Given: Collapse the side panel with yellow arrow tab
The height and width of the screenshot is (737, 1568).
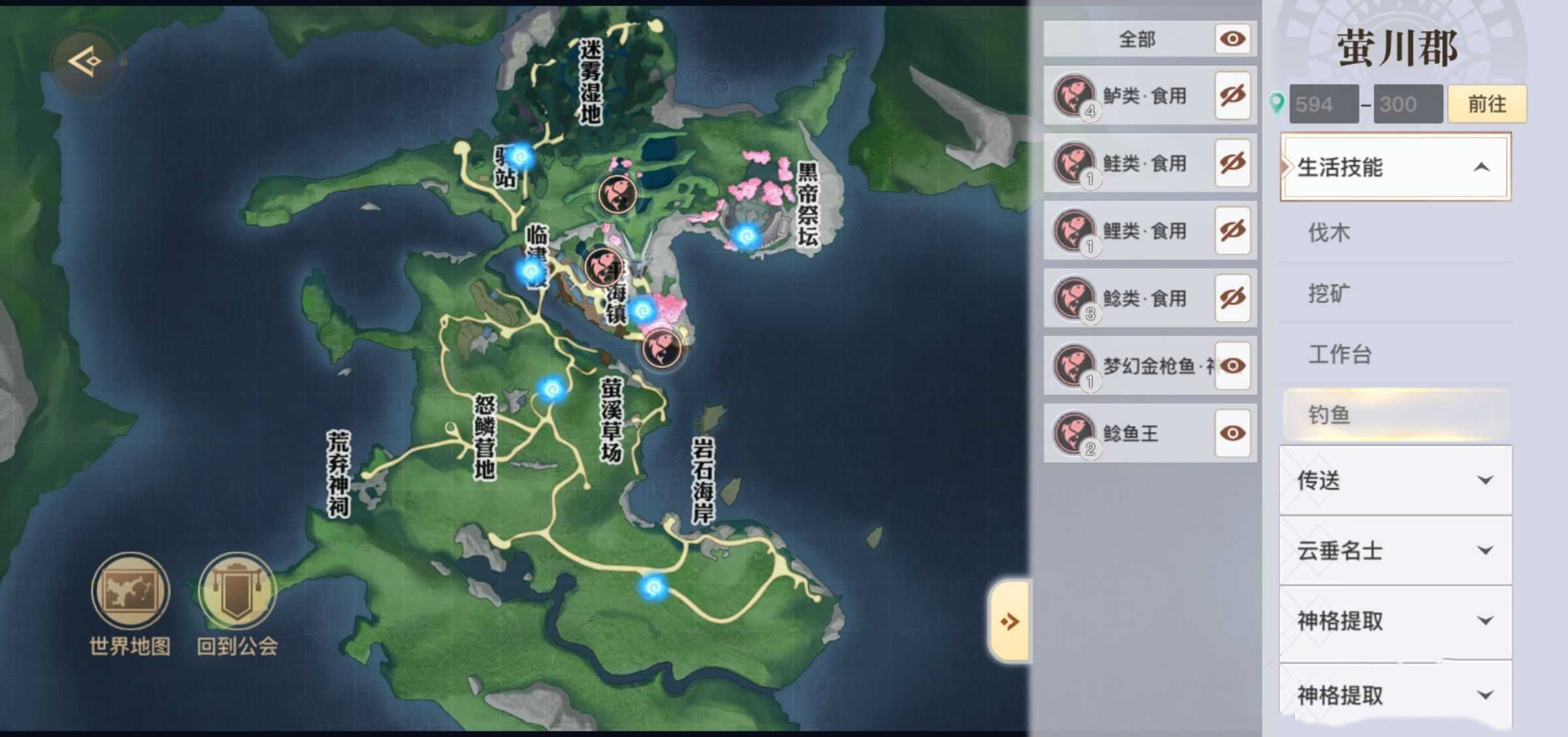Looking at the screenshot, I should [x=1010, y=621].
